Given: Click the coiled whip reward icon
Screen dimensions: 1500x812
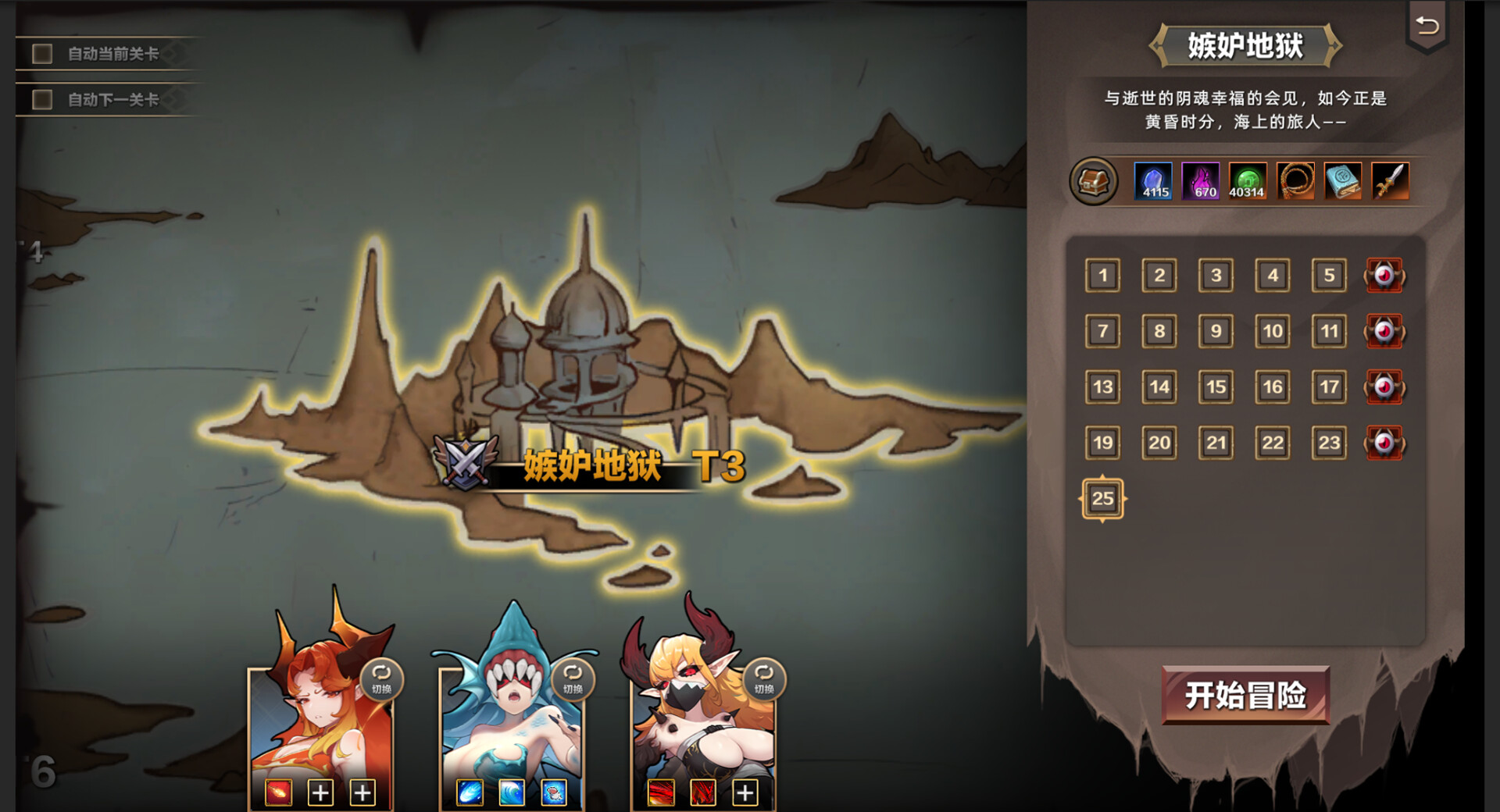Looking at the screenshot, I should click(1295, 181).
